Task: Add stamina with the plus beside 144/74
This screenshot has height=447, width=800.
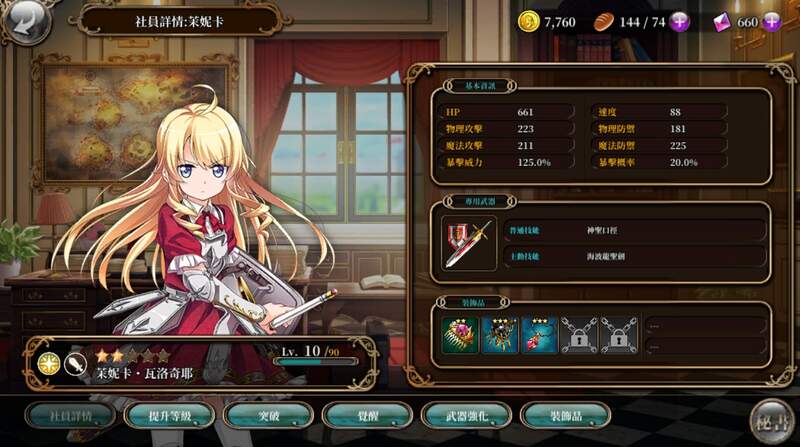Action: 680,21
